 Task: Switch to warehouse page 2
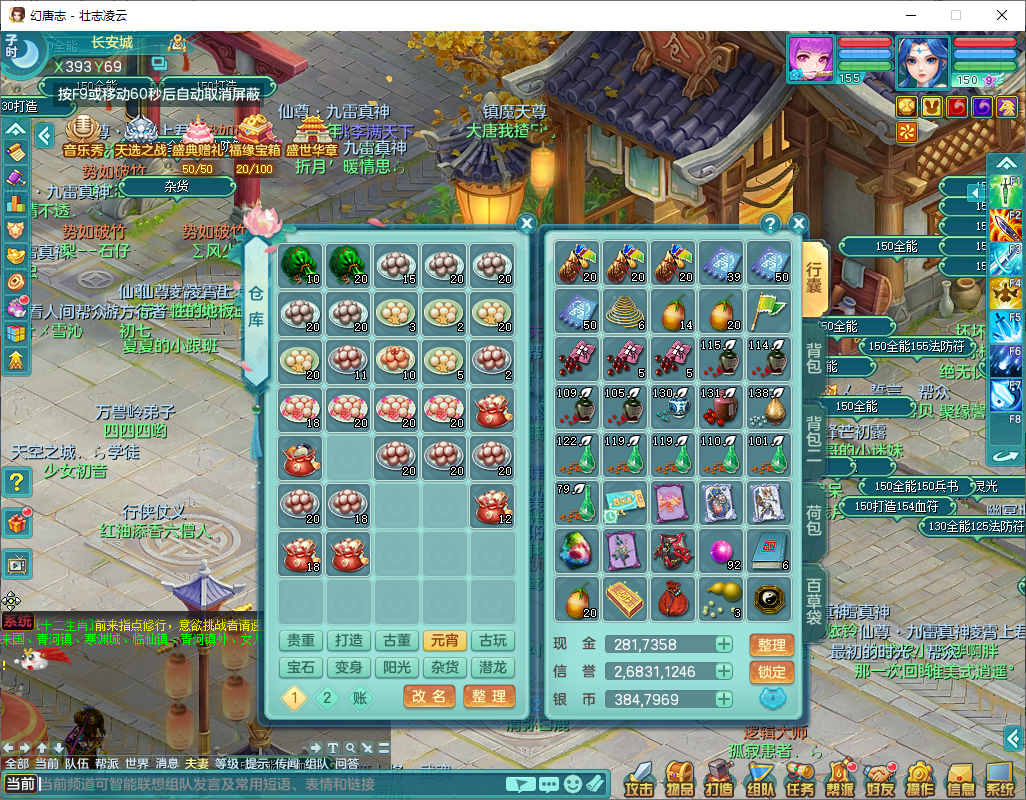point(327,698)
